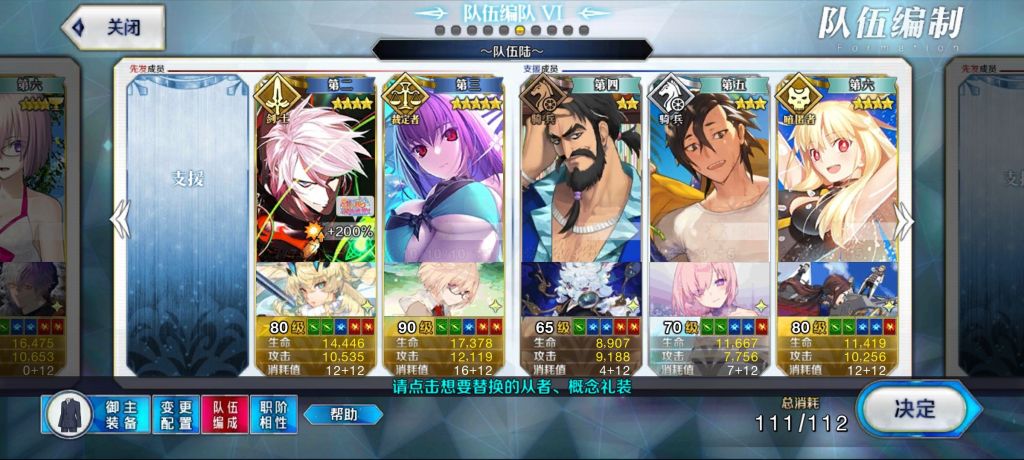Select the craft essence under the Ruler

tap(446, 288)
